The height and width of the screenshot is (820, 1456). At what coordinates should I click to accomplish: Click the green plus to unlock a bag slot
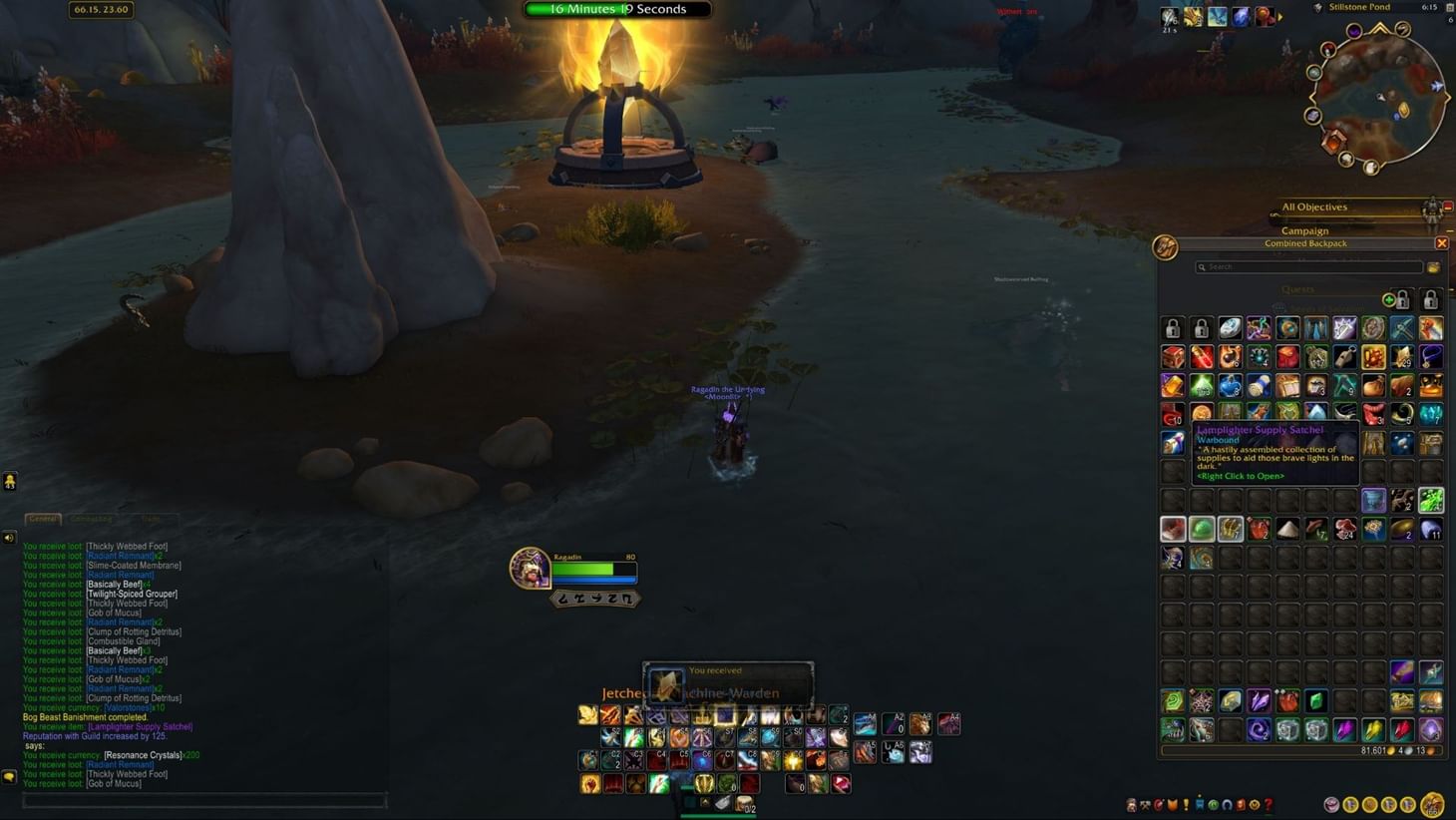tap(1389, 300)
